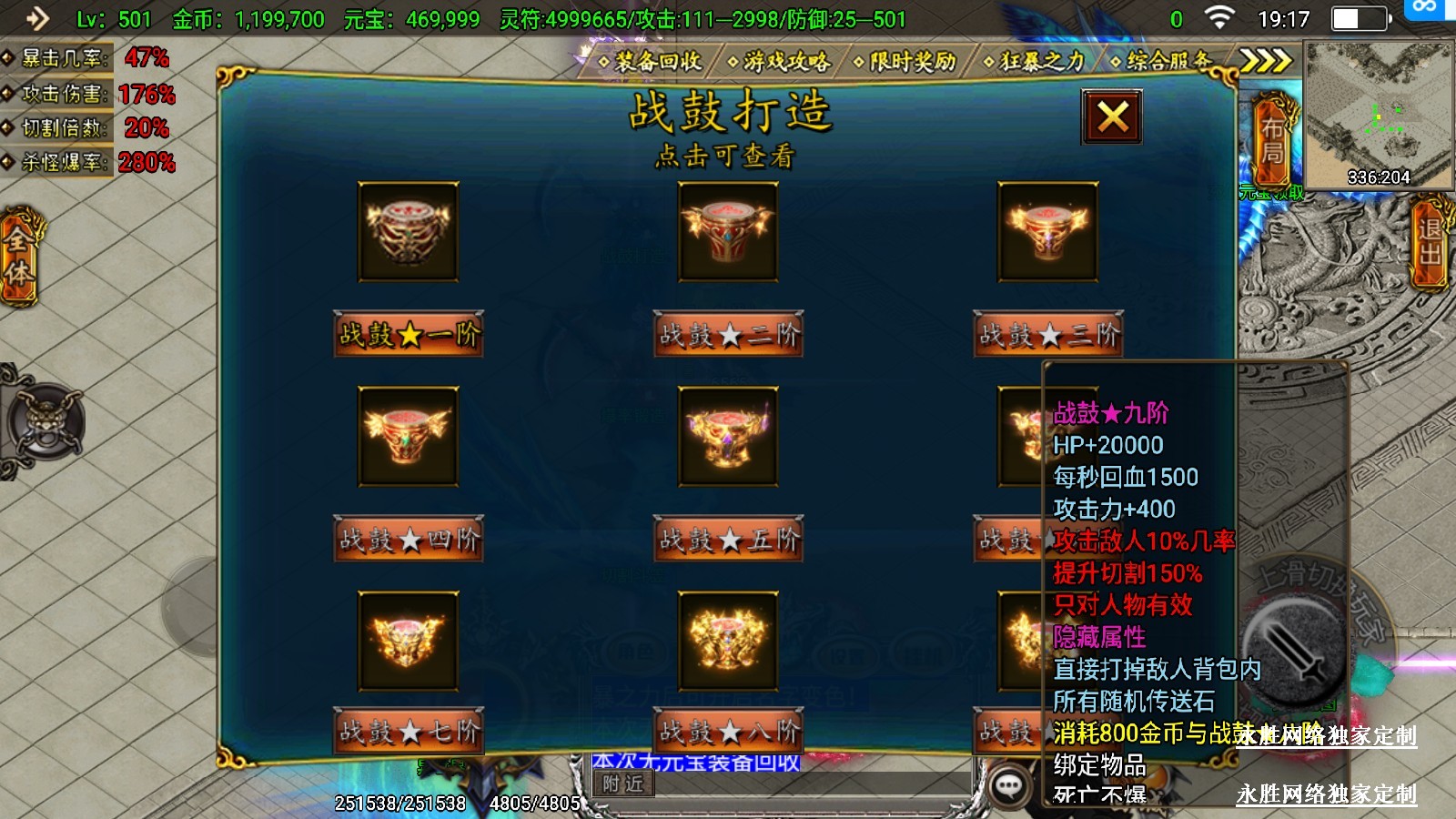Open the 狂暴之力 menu

tap(1035, 61)
